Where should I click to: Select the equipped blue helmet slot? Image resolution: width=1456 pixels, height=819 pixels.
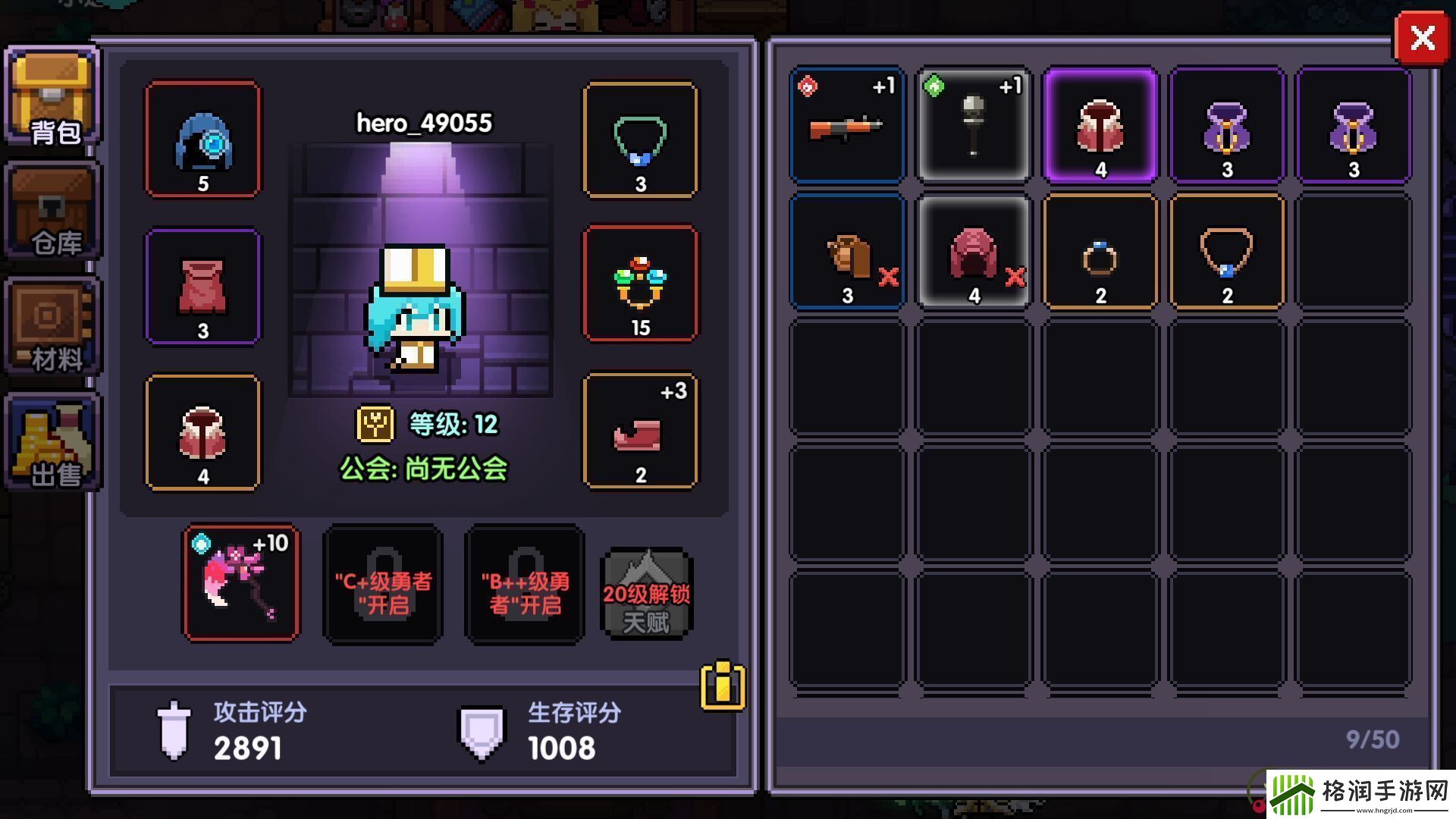click(202, 140)
